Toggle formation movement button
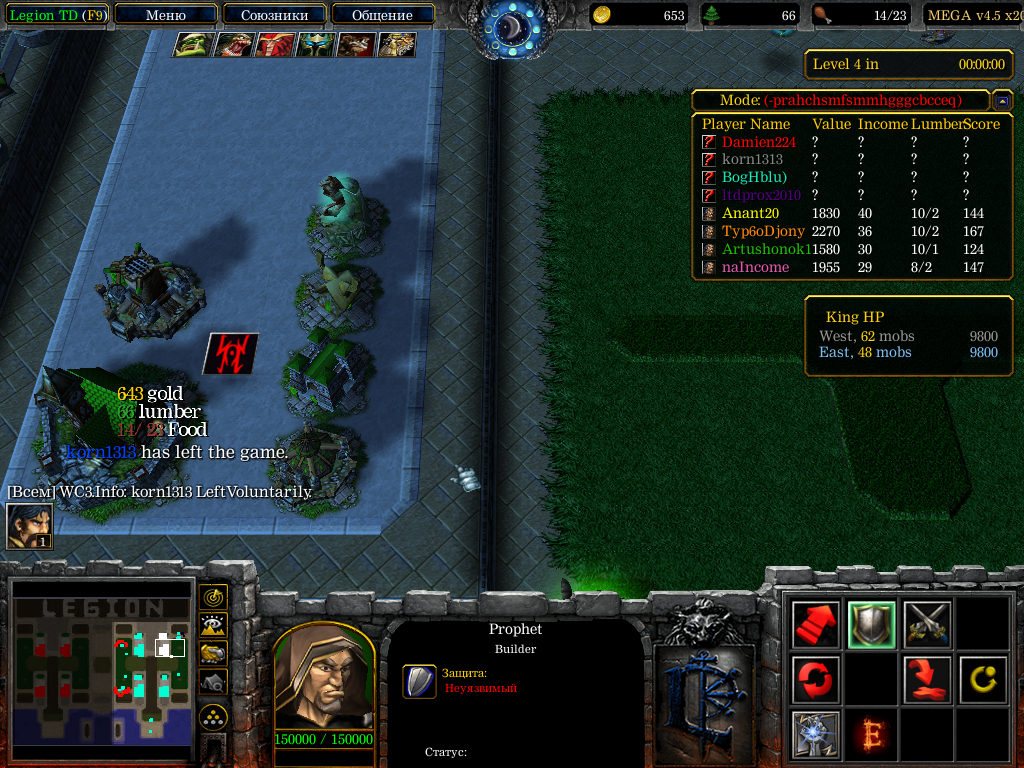 coord(213,716)
